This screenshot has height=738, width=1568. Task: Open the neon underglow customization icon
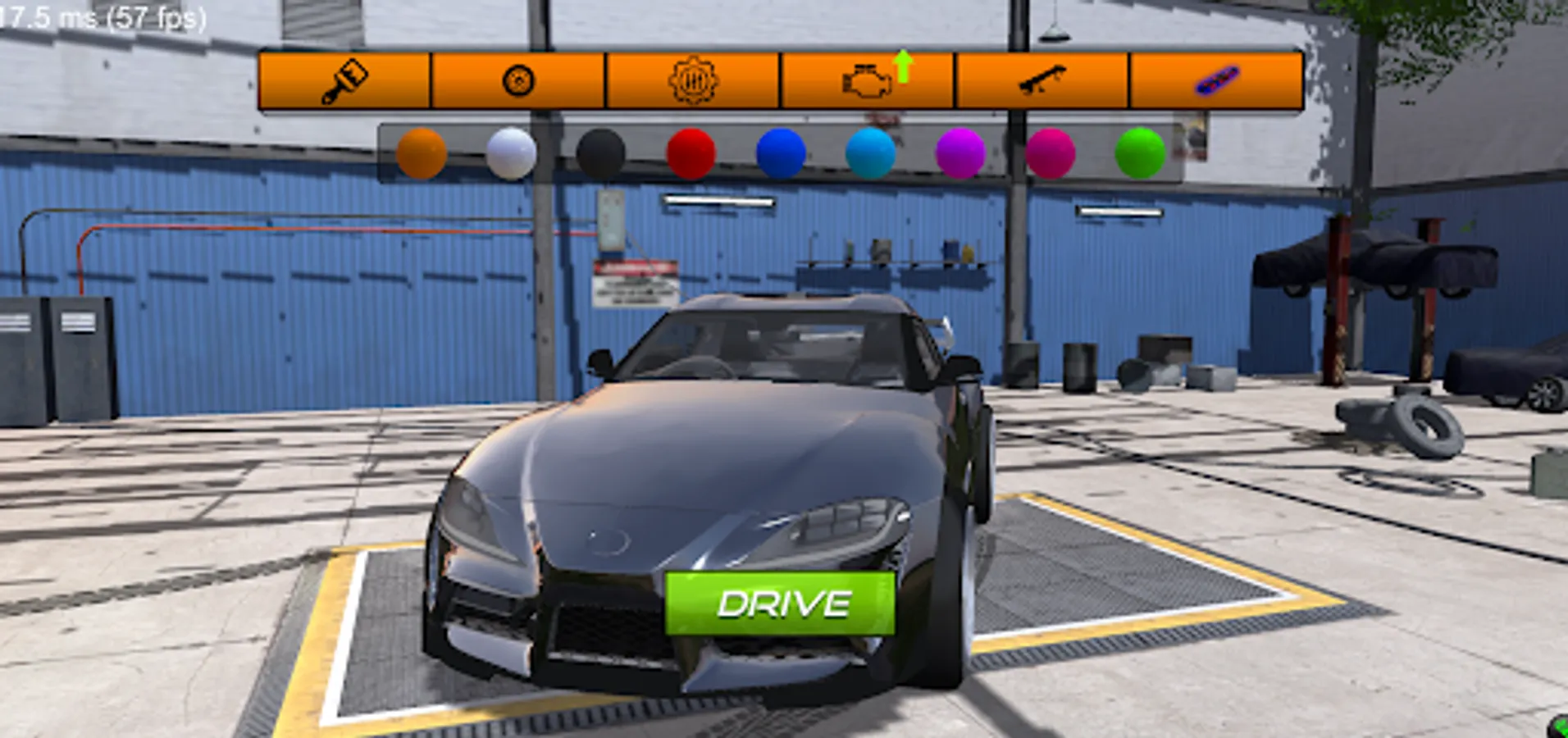(1216, 80)
